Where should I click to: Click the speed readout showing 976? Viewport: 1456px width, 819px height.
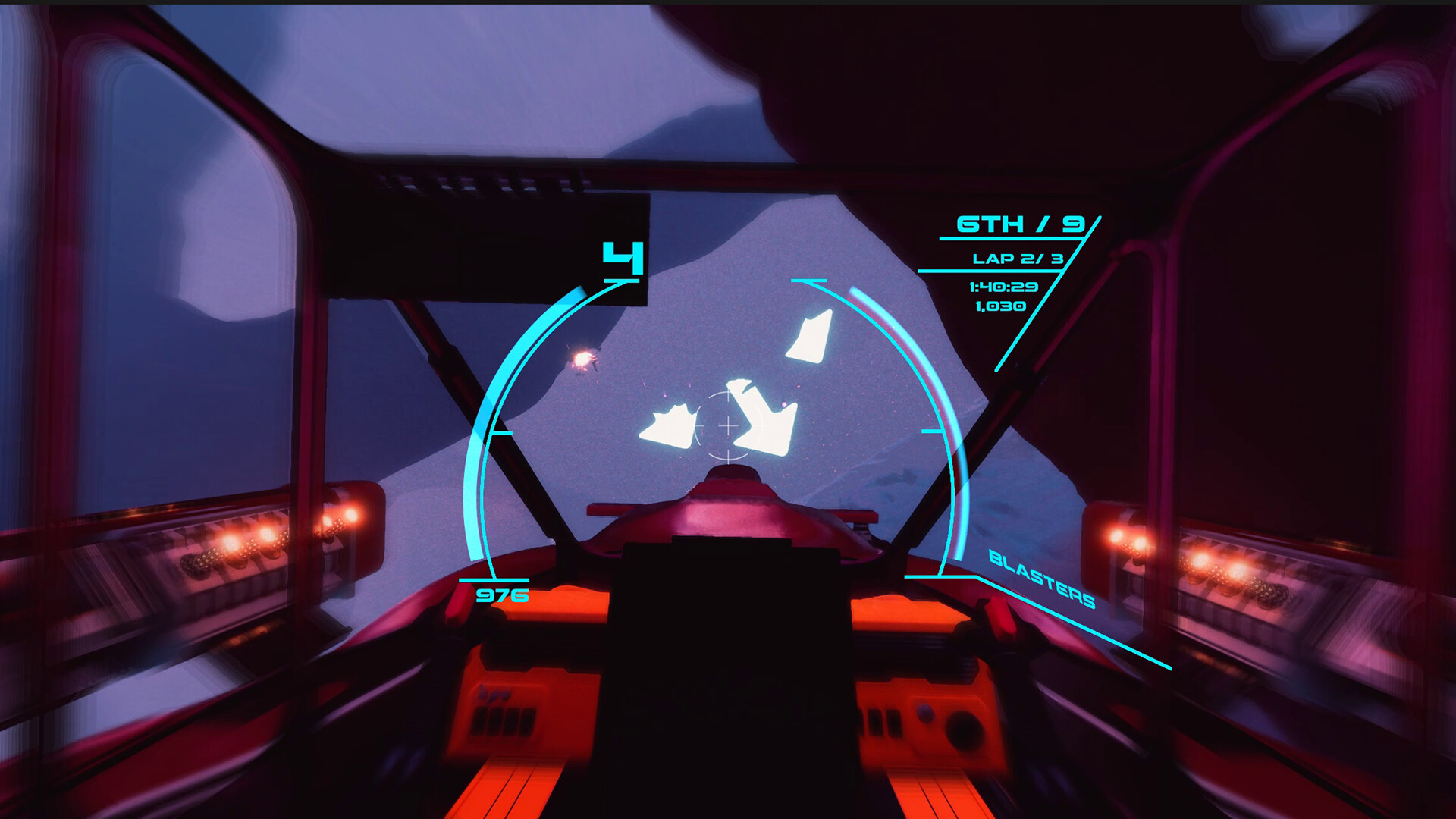click(503, 596)
